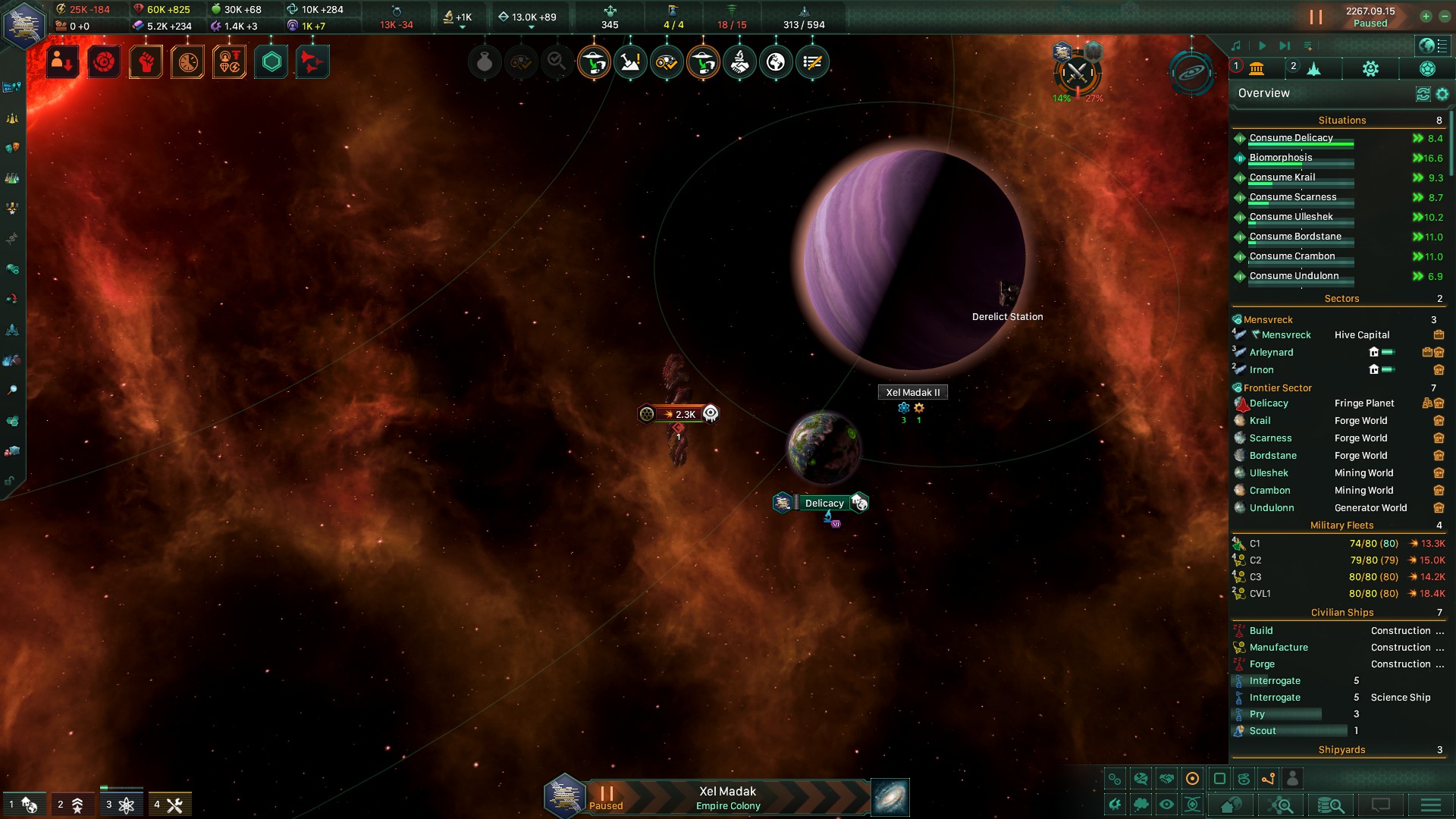Select the Consume Delicacy situation
Screen dimensions: 1456x819
coord(1291,138)
